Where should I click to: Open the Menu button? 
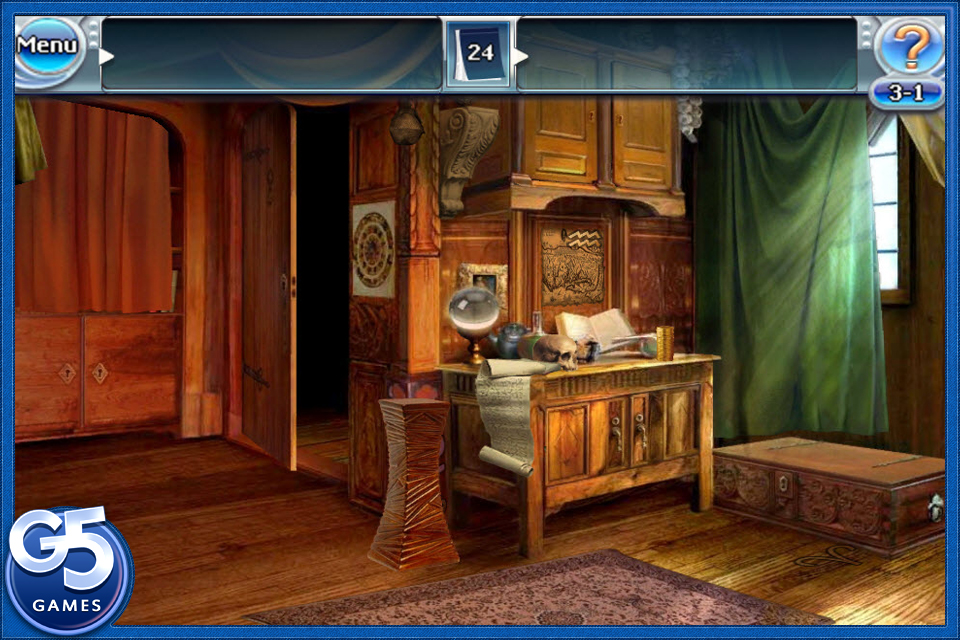click(x=48, y=46)
